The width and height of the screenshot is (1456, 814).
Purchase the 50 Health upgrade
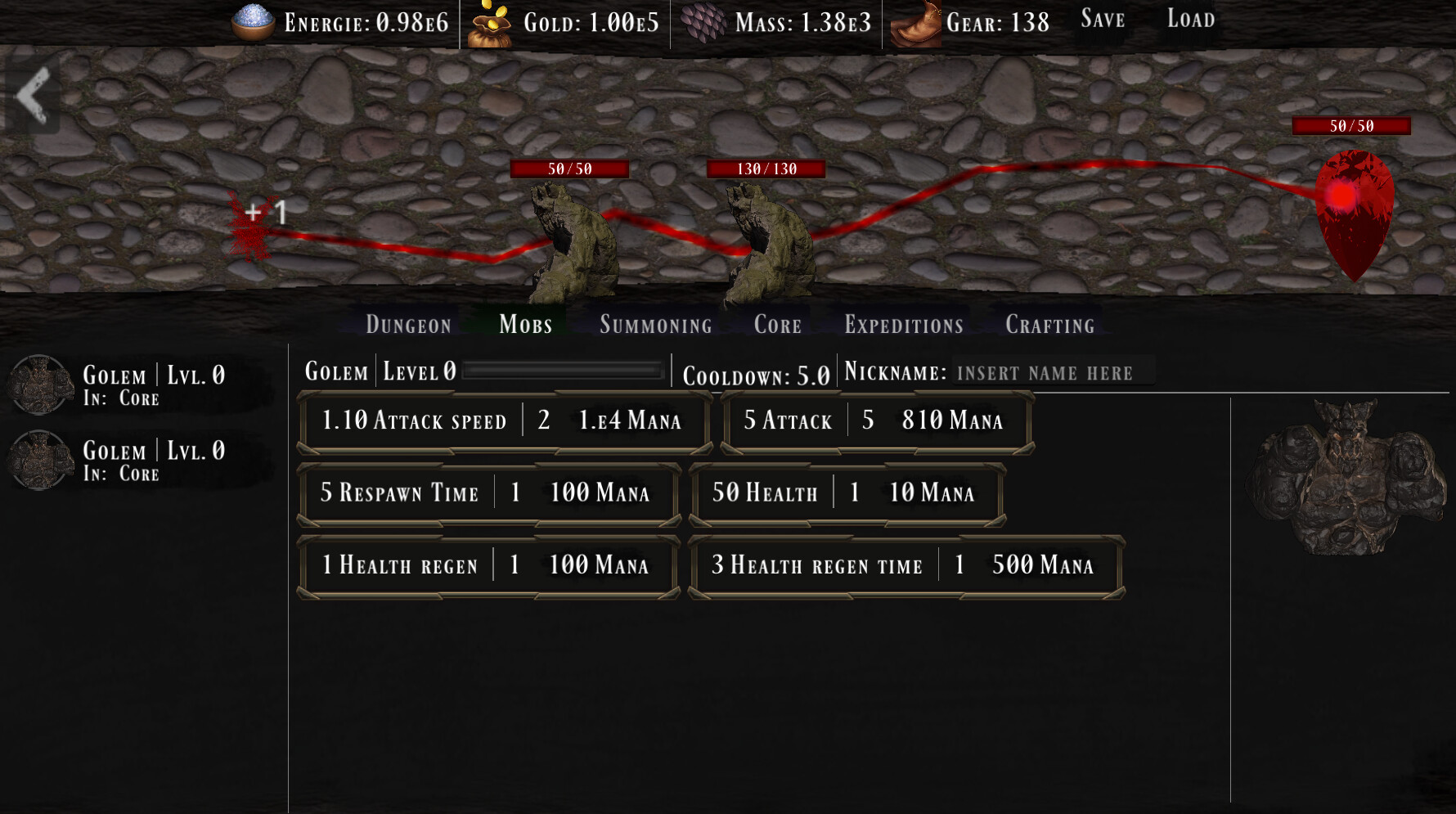(847, 492)
